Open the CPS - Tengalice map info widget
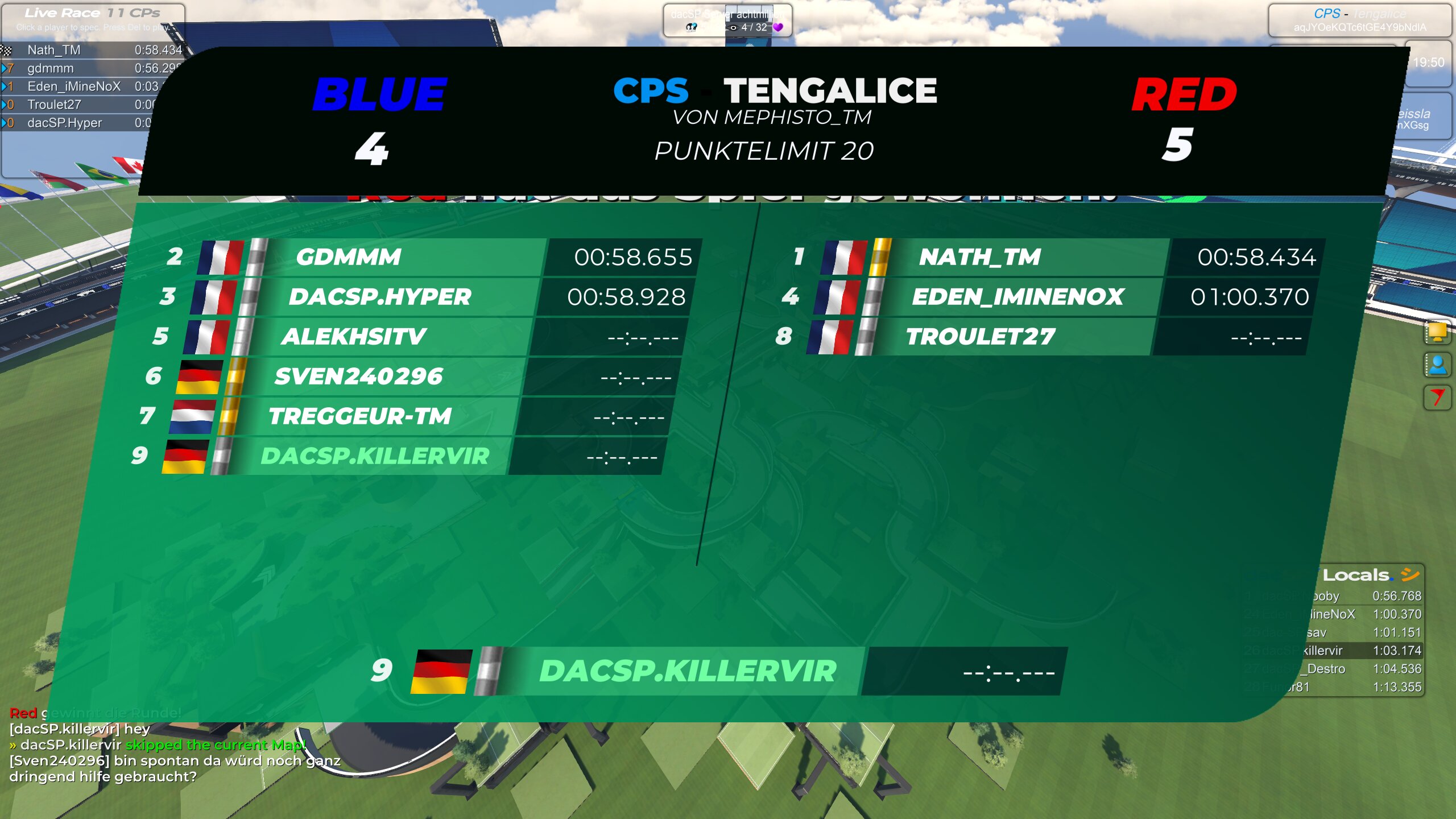The width and height of the screenshot is (1456, 819). [x=1359, y=20]
